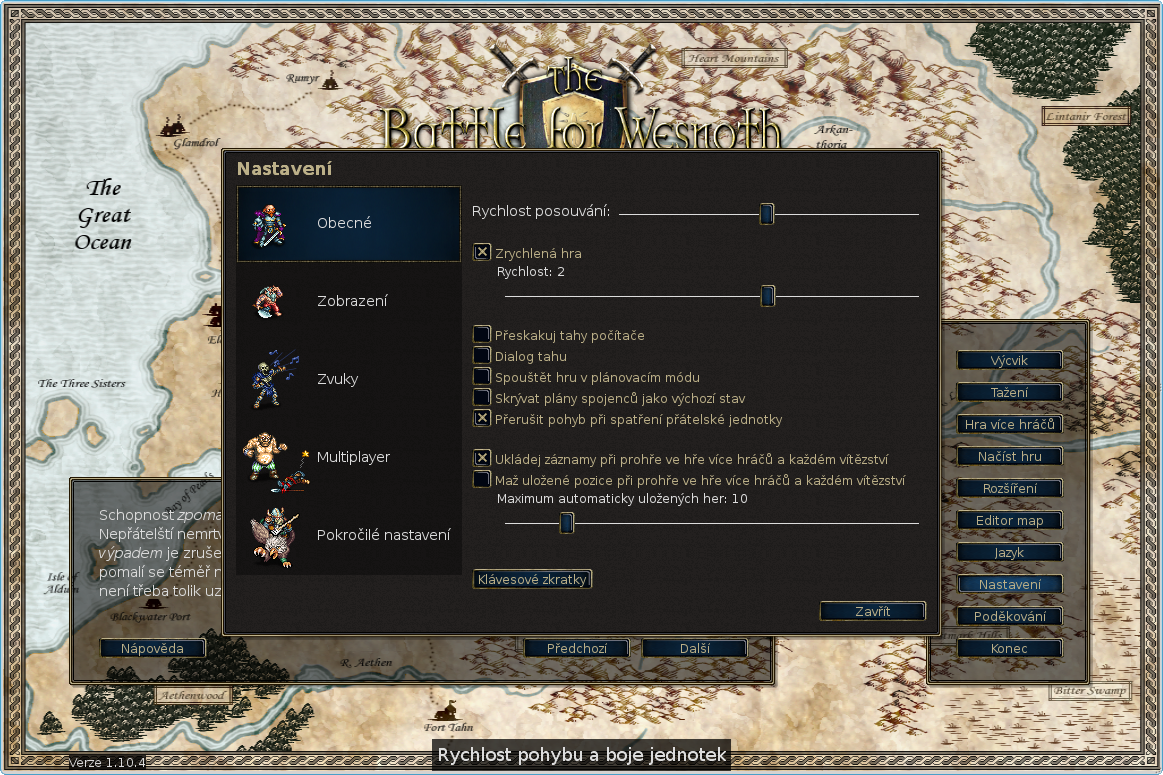
Task: Tick the Dialog tahu checkbox
Action: point(482,355)
